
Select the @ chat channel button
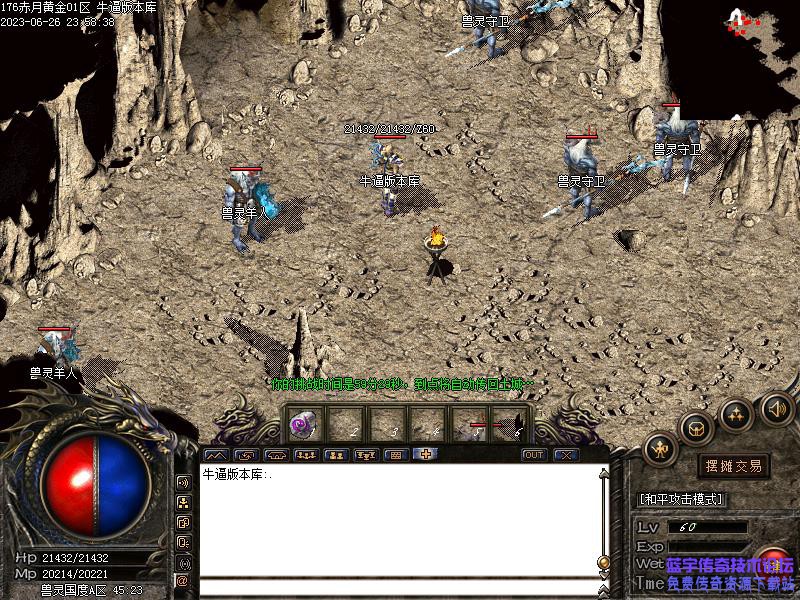point(183,580)
